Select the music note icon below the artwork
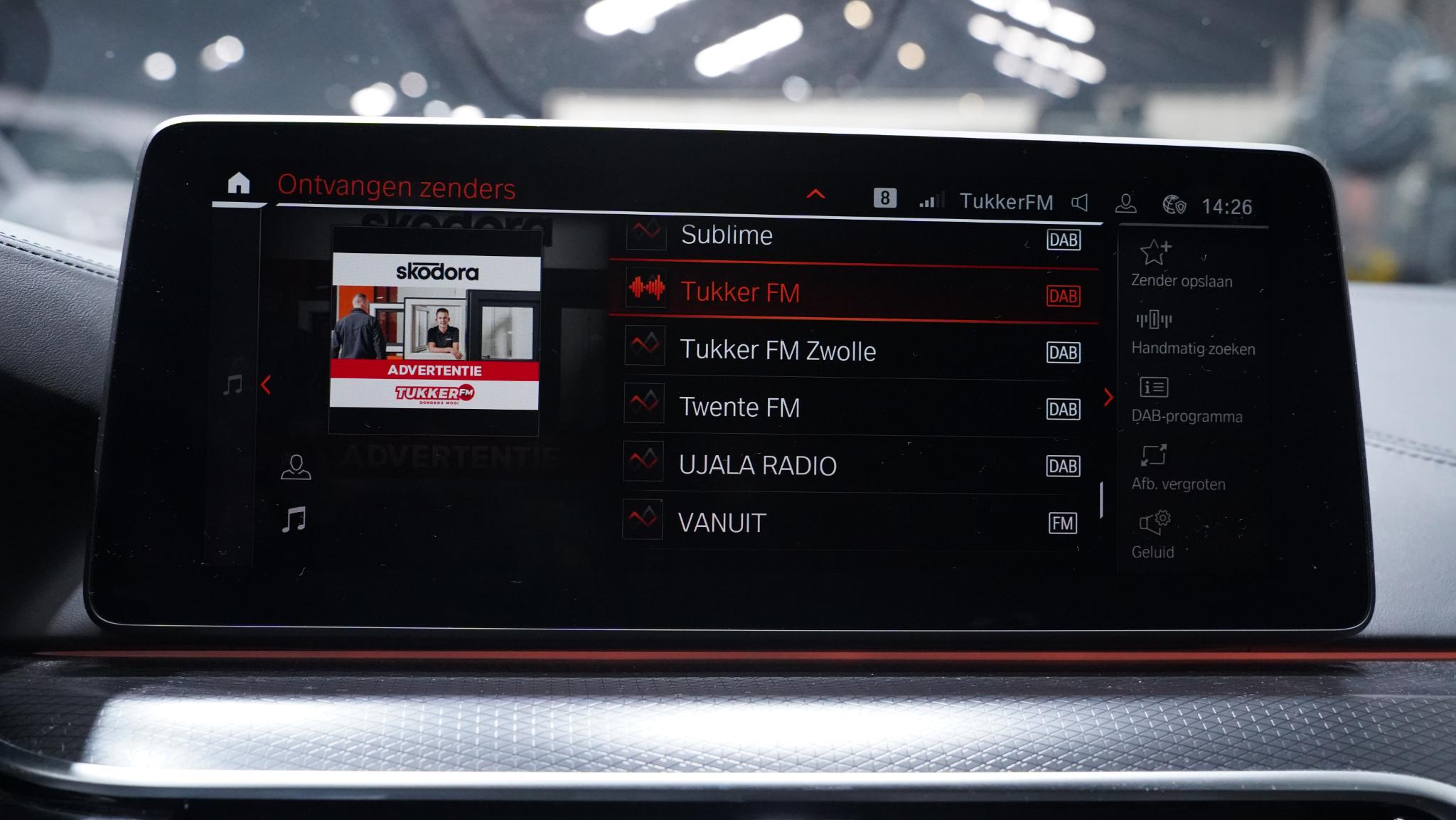The height and width of the screenshot is (820, 1456). 294,520
